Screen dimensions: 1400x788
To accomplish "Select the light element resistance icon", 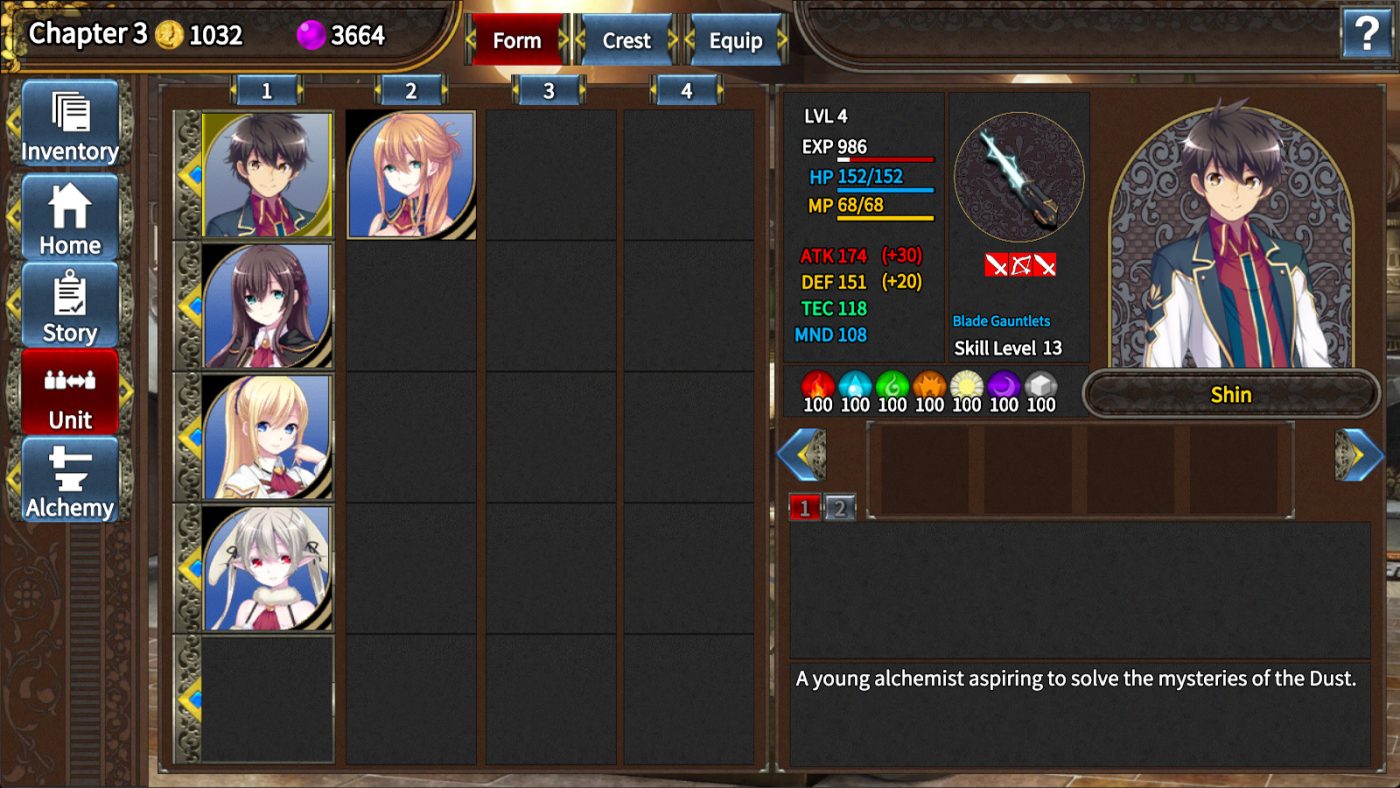I will 965,383.
